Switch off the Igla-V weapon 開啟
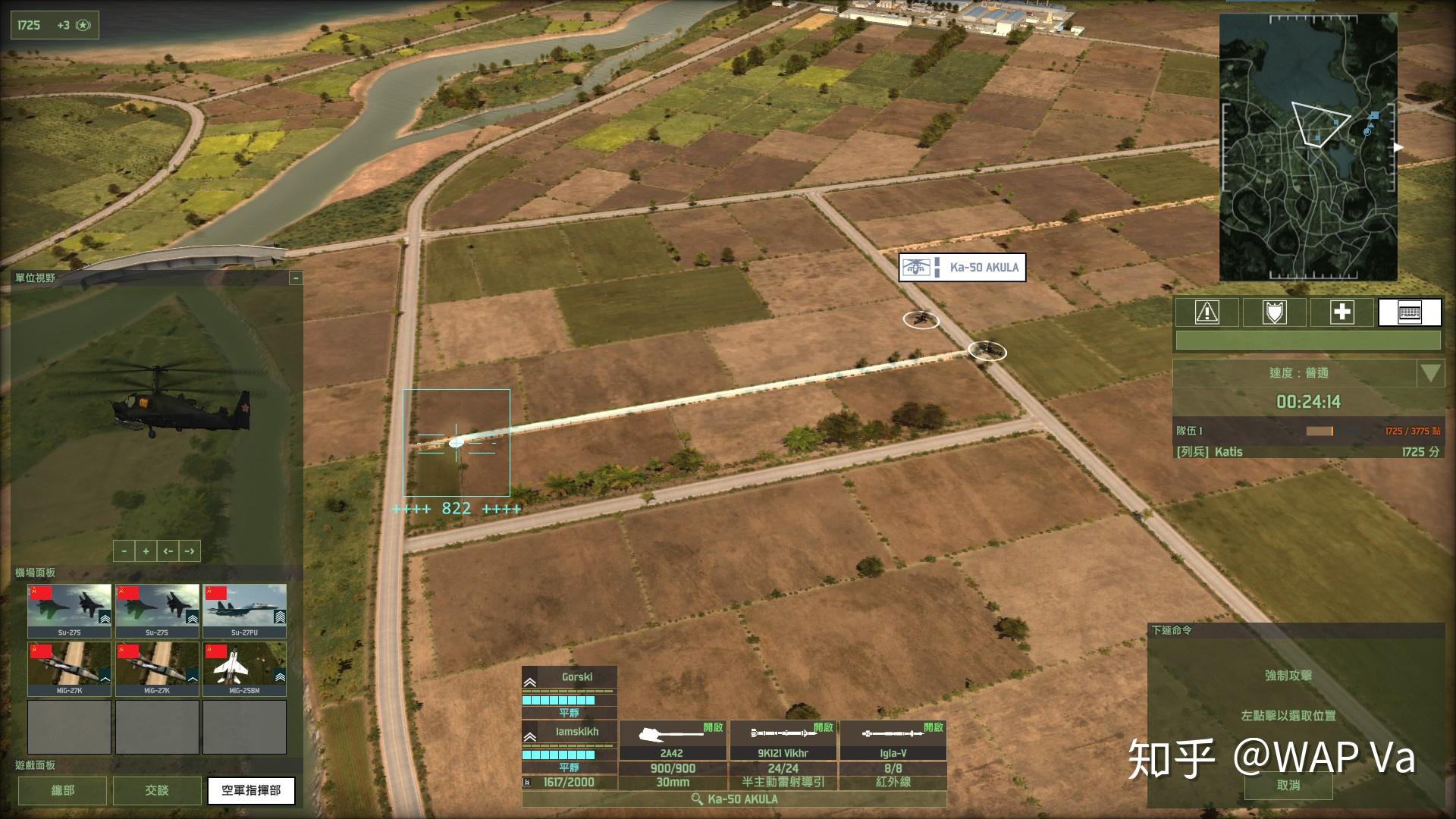The image size is (1456, 819). point(934,726)
